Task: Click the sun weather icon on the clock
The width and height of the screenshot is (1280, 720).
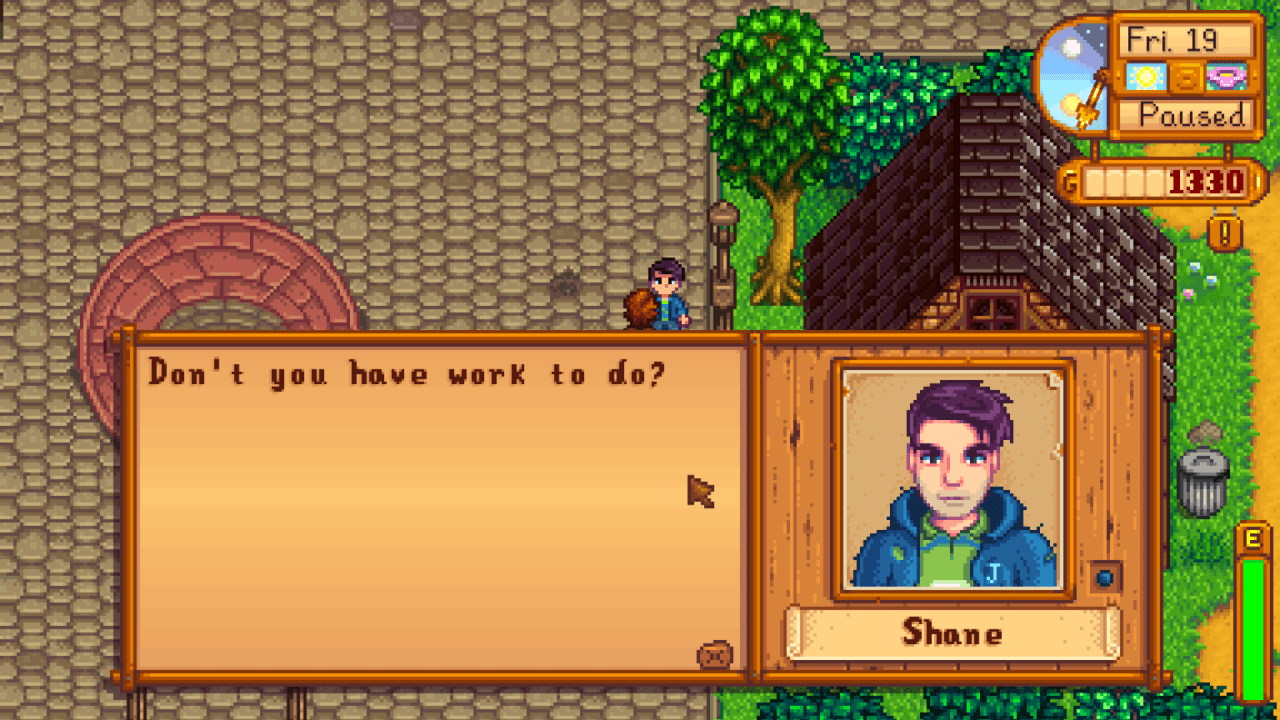Action: [x=1146, y=75]
